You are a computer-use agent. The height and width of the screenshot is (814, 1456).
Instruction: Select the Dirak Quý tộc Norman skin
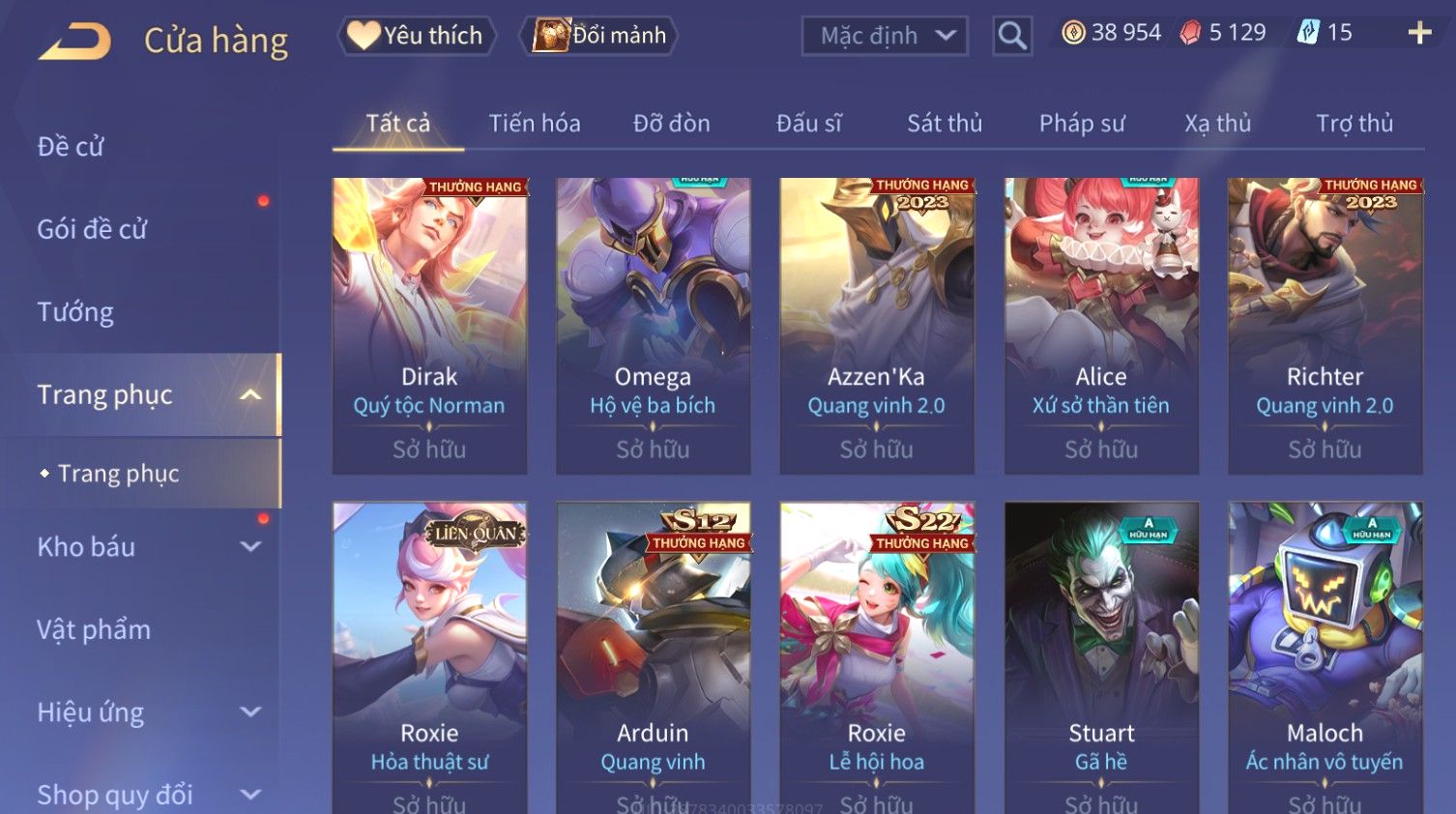(x=429, y=325)
